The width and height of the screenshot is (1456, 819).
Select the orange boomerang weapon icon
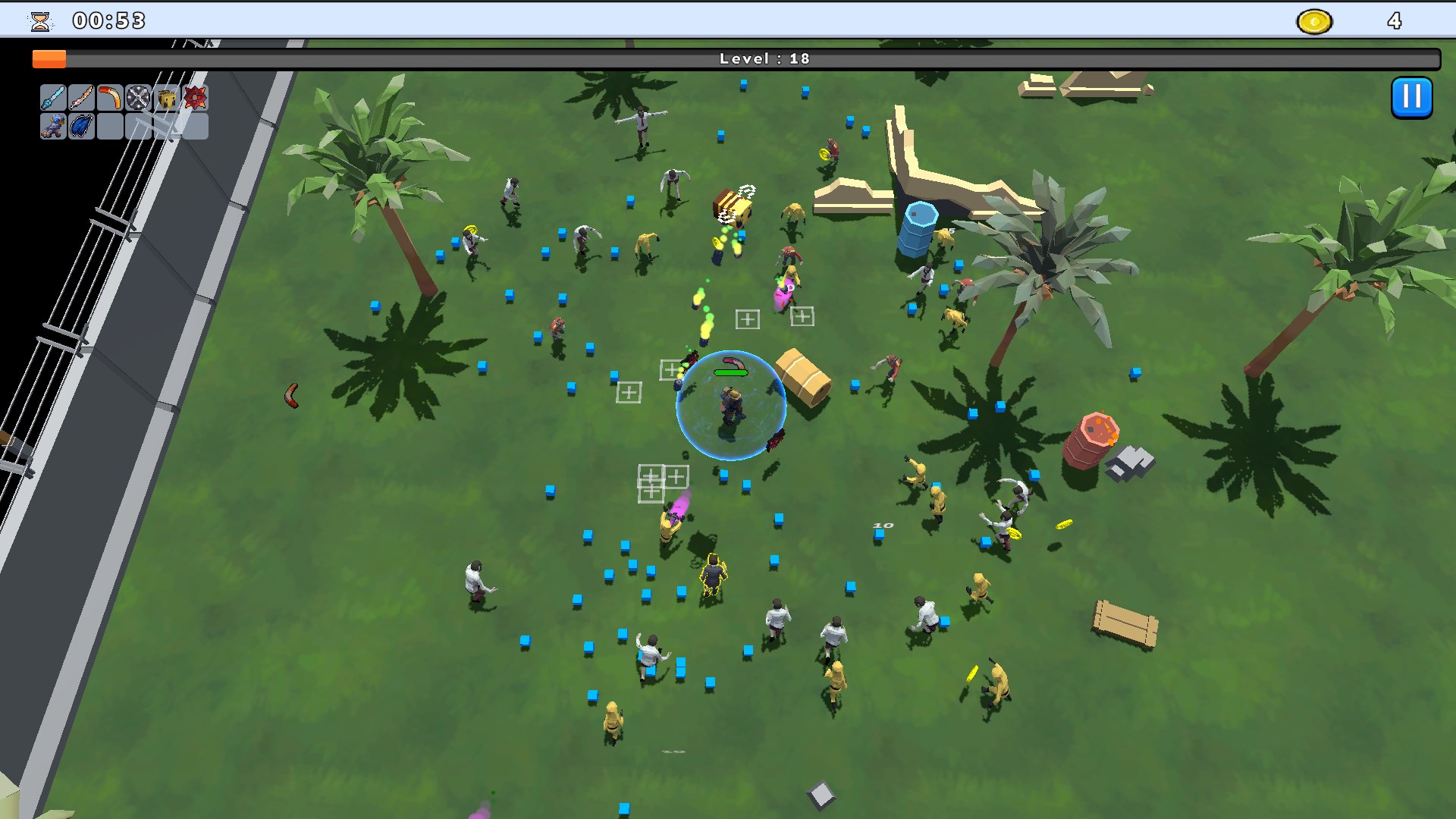[x=108, y=98]
